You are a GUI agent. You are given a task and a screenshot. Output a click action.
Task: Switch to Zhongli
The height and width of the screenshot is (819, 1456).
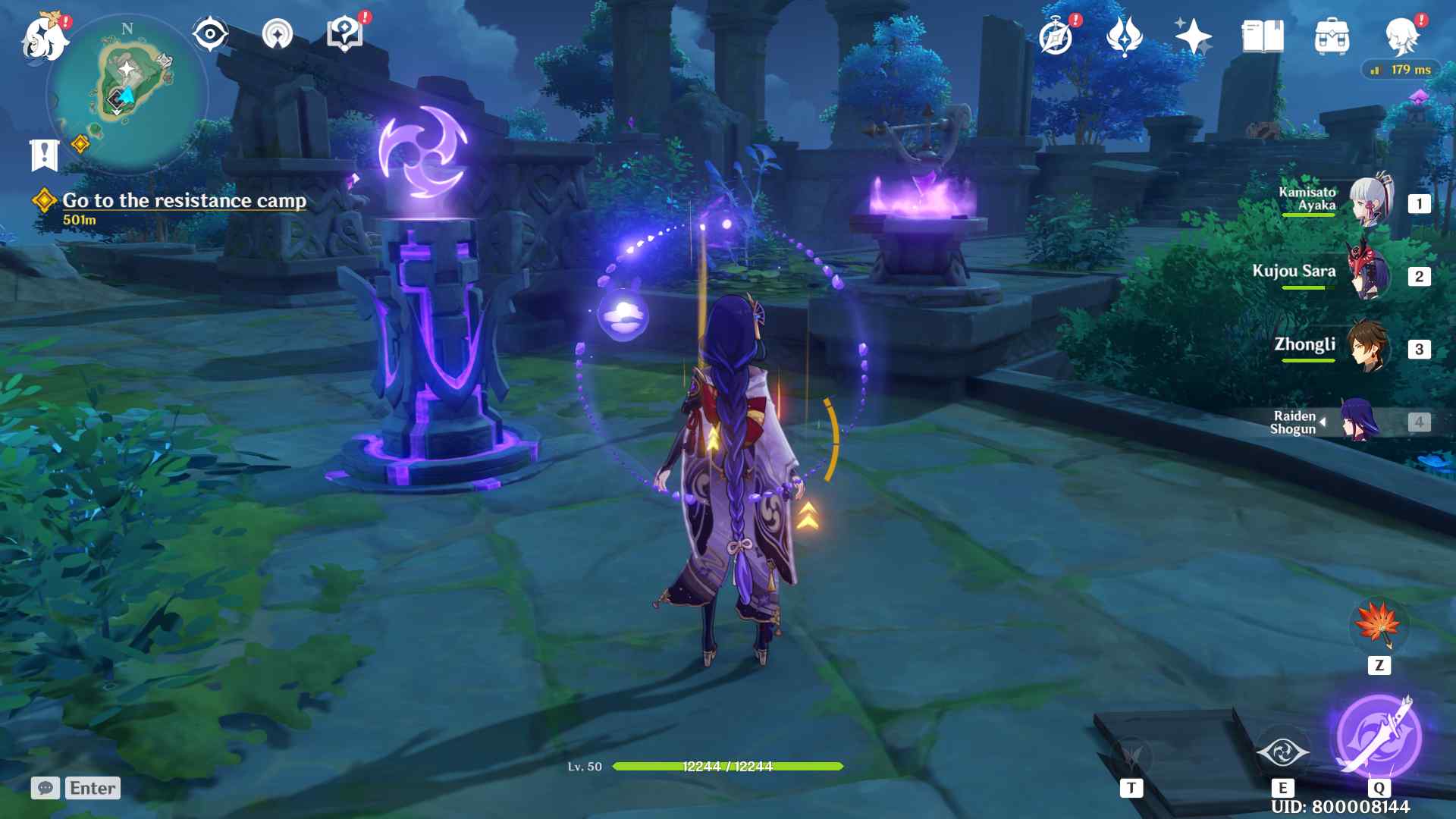[1370, 347]
